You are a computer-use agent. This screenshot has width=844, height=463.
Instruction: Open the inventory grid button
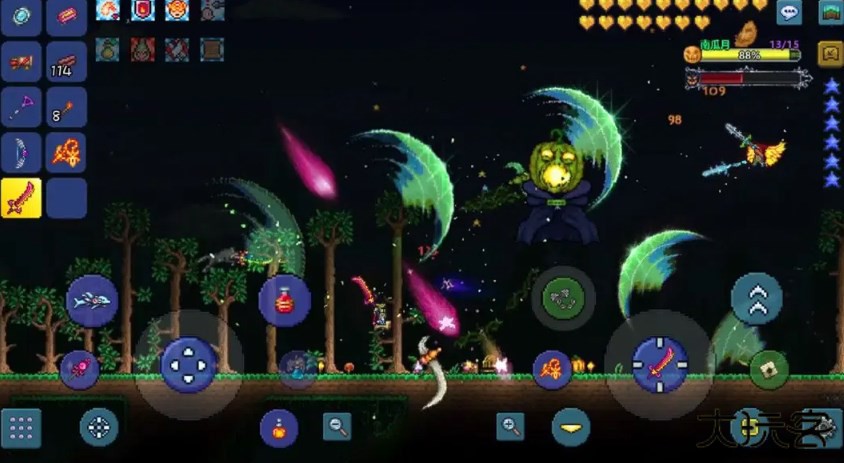[21, 428]
